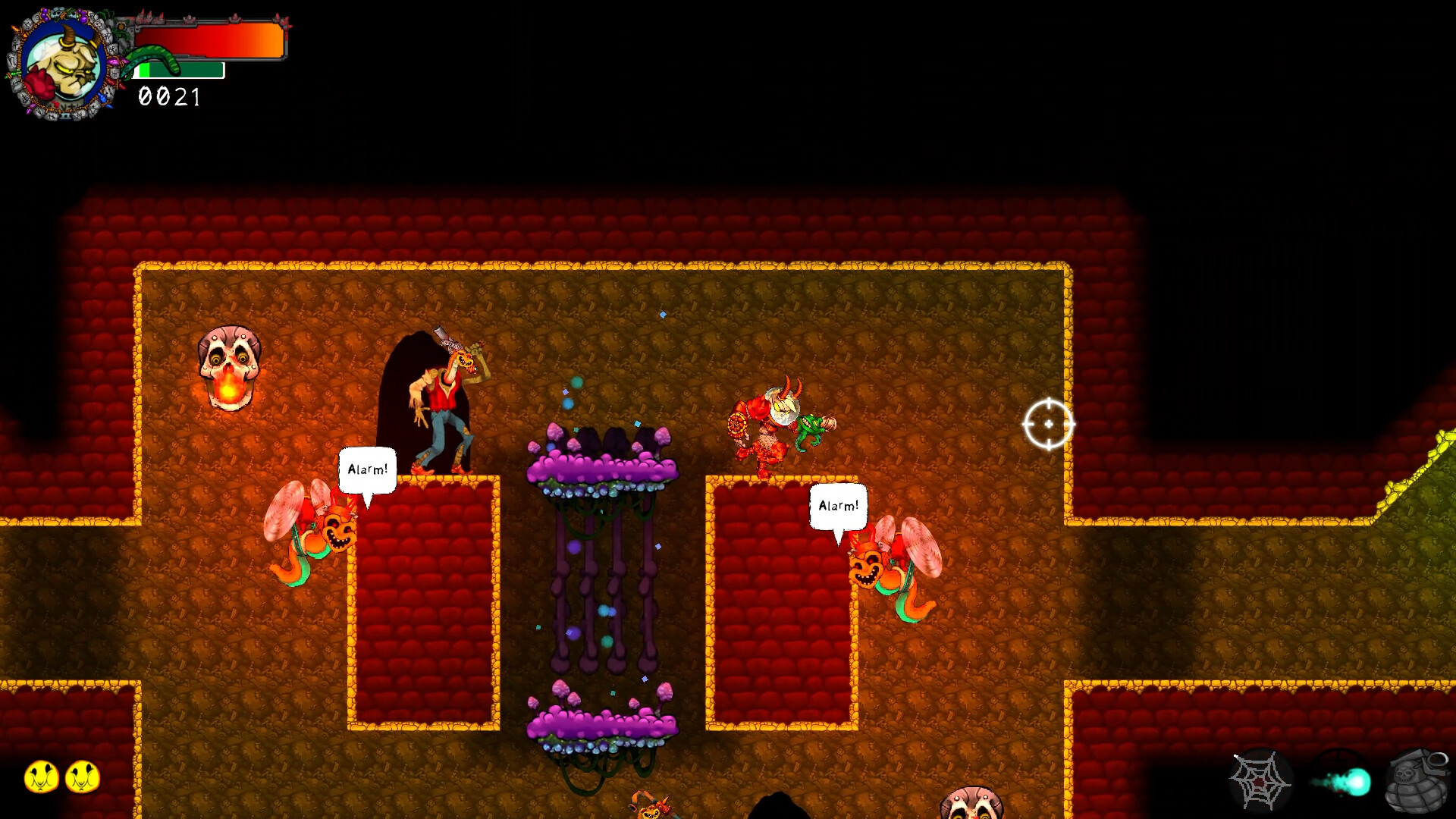Click the score counter showing 0021
The width and height of the screenshot is (1456, 819).
[x=168, y=97]
